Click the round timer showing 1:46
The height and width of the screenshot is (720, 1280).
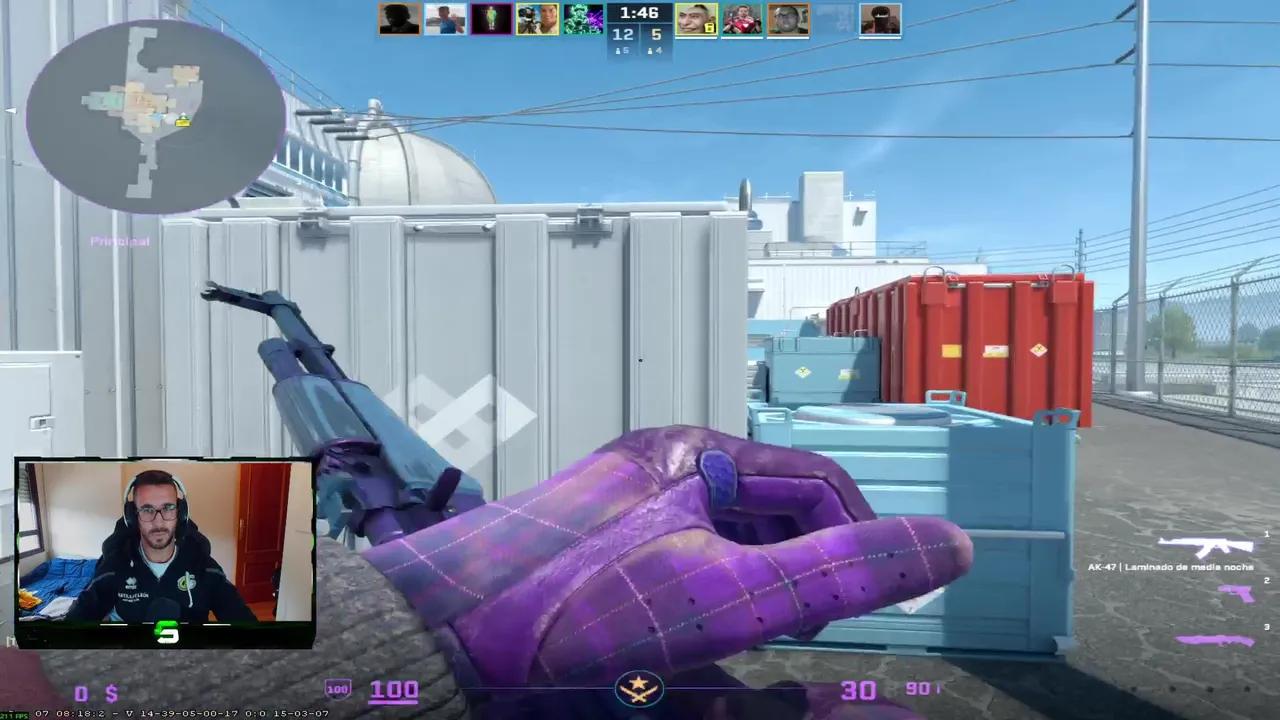(638, 13)
